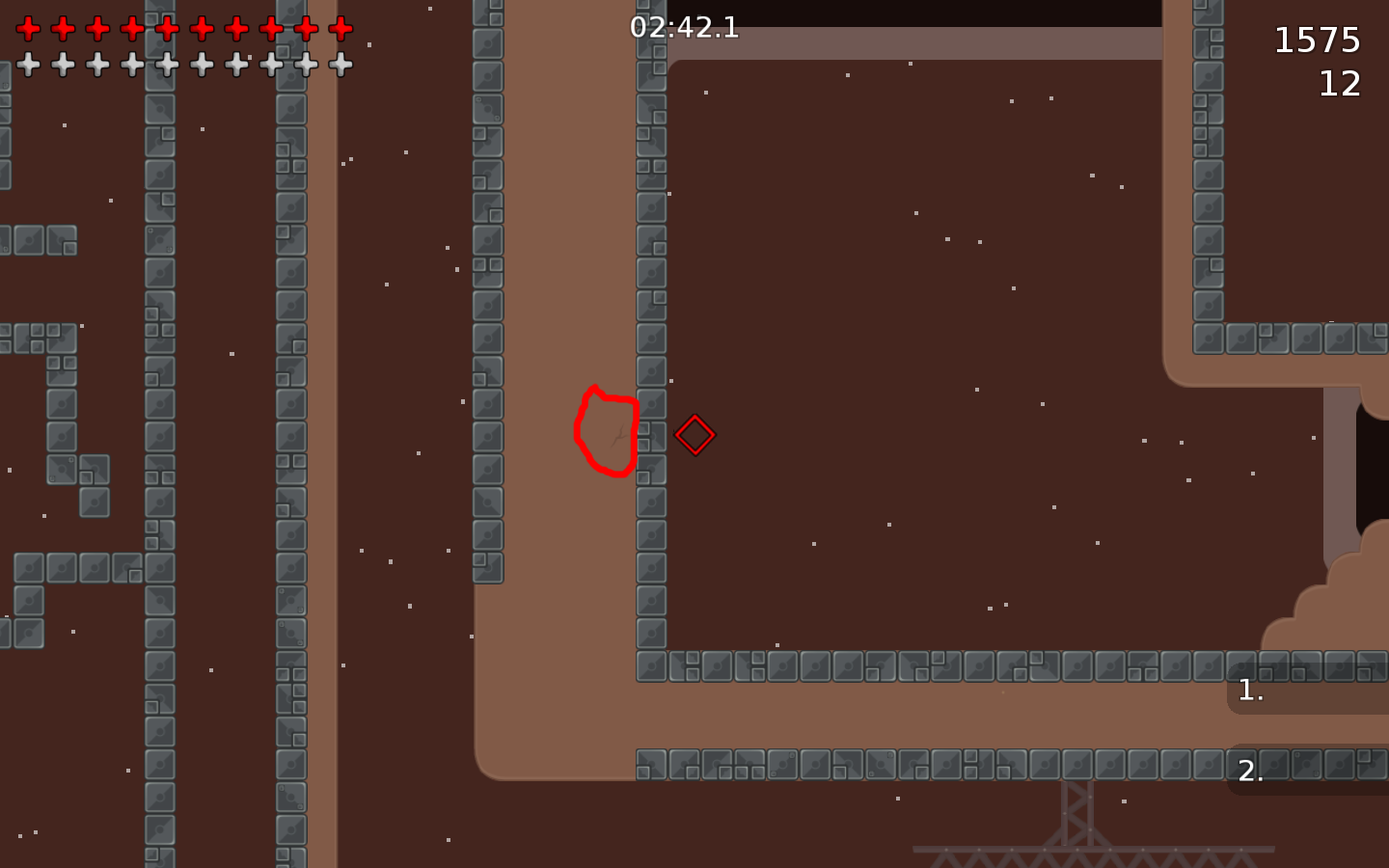1389x868 pixels.
Task: Select the last red cross in the top row
Action: pos(339,27)
